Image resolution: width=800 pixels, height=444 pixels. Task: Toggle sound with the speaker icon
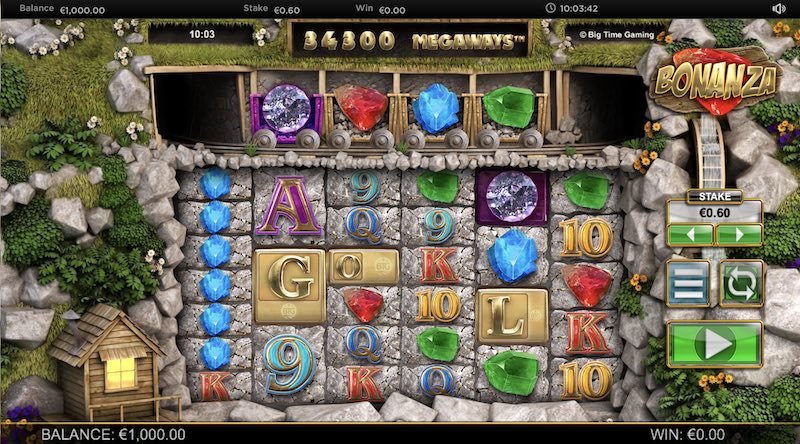[x=780, y=9]
